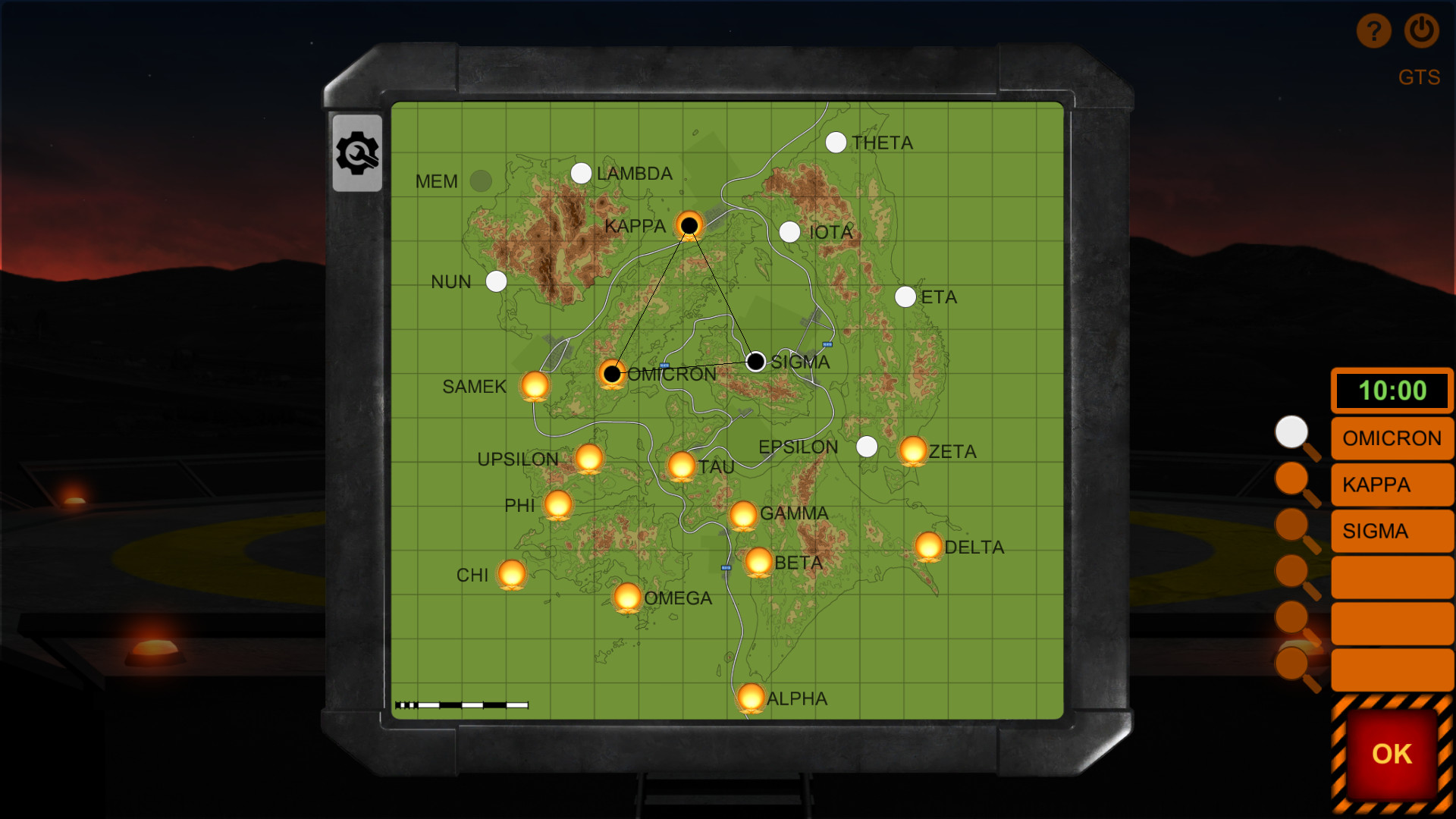Screen dimensions: 1456x819
Task: Select the THETA marker on the map
Action: (836, 141)
